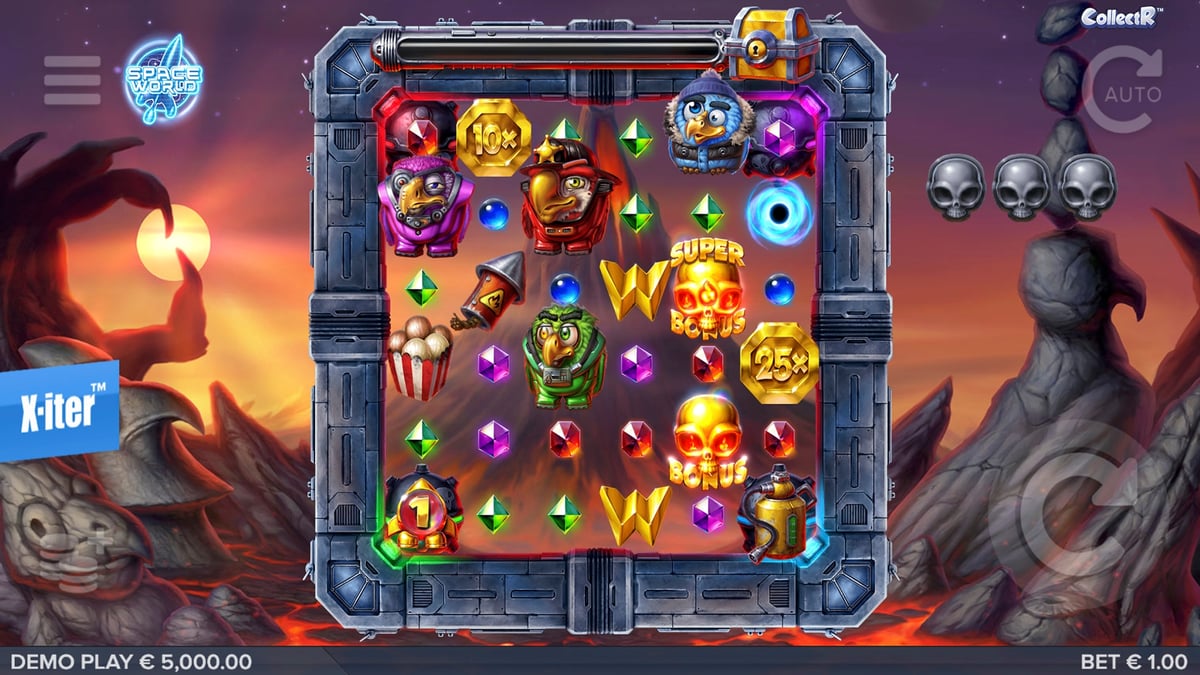Image resolution: width=1200 pixels, height=675 pixels.
Task: Open the X-iter feature menu
Action: (x=60, y=411)
